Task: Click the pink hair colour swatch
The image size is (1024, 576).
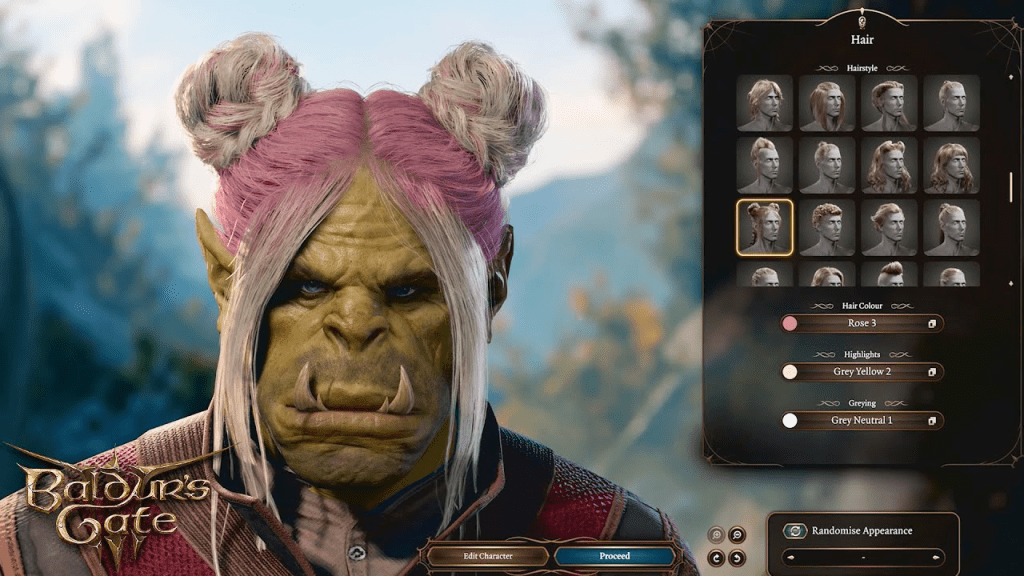Action: 790,324
